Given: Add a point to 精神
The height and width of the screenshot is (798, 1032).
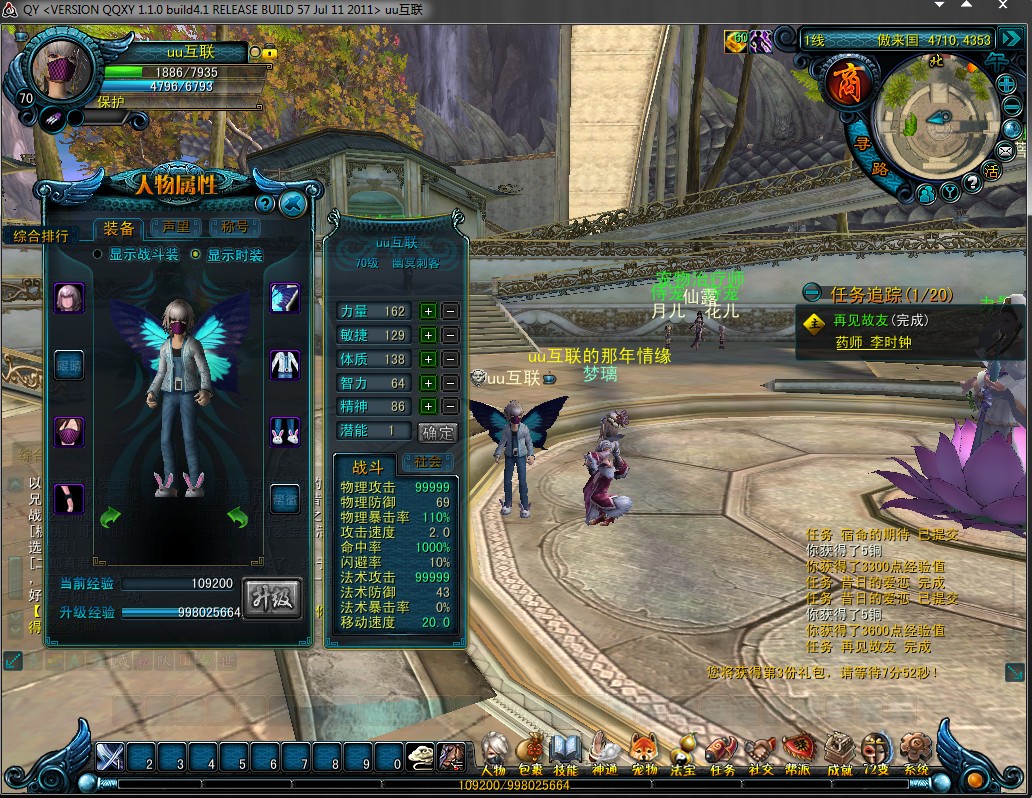Looking at the screenshot, I should pos(428,407).
